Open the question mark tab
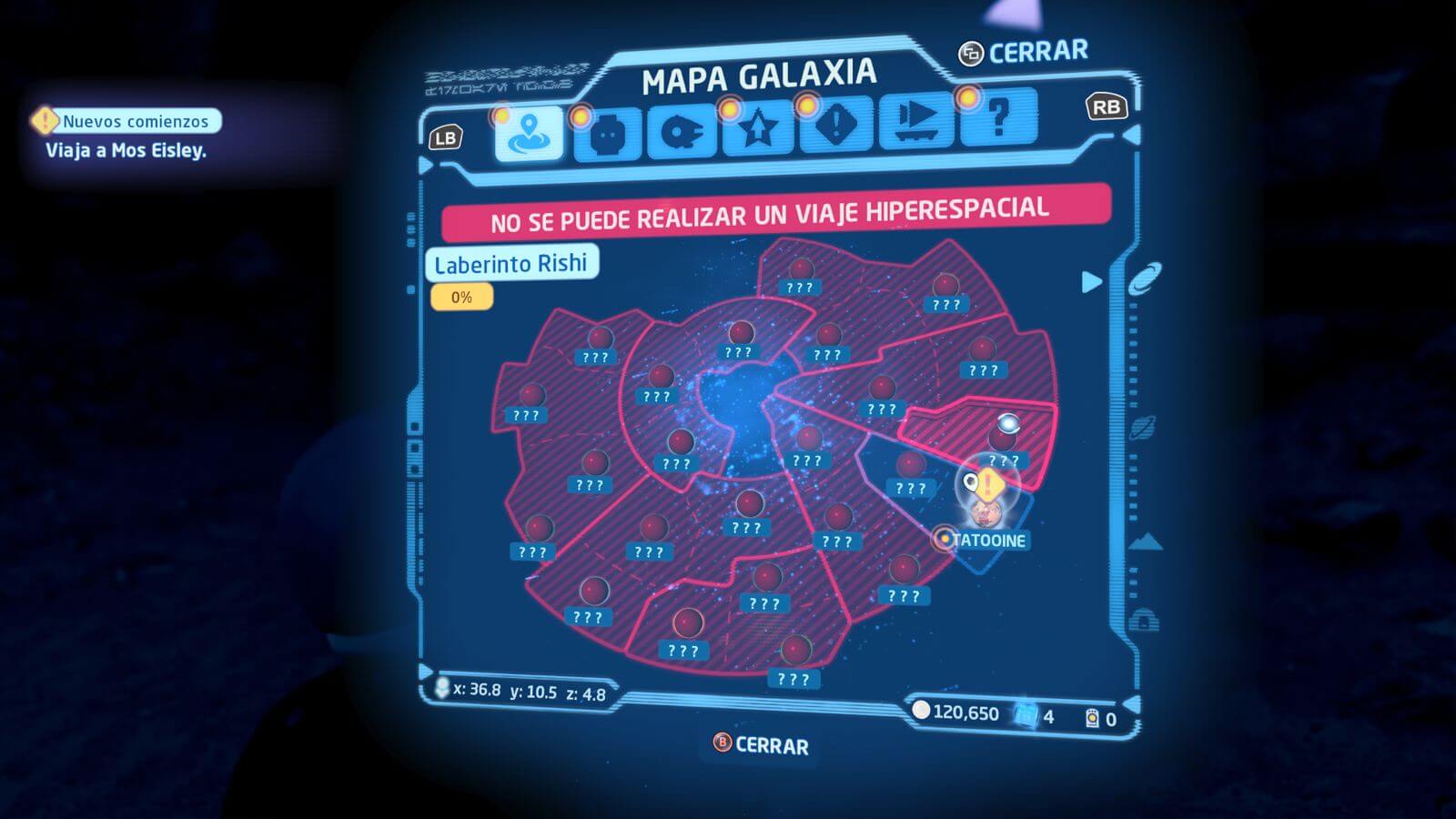The image size is (1456, 819). point(998,117)
